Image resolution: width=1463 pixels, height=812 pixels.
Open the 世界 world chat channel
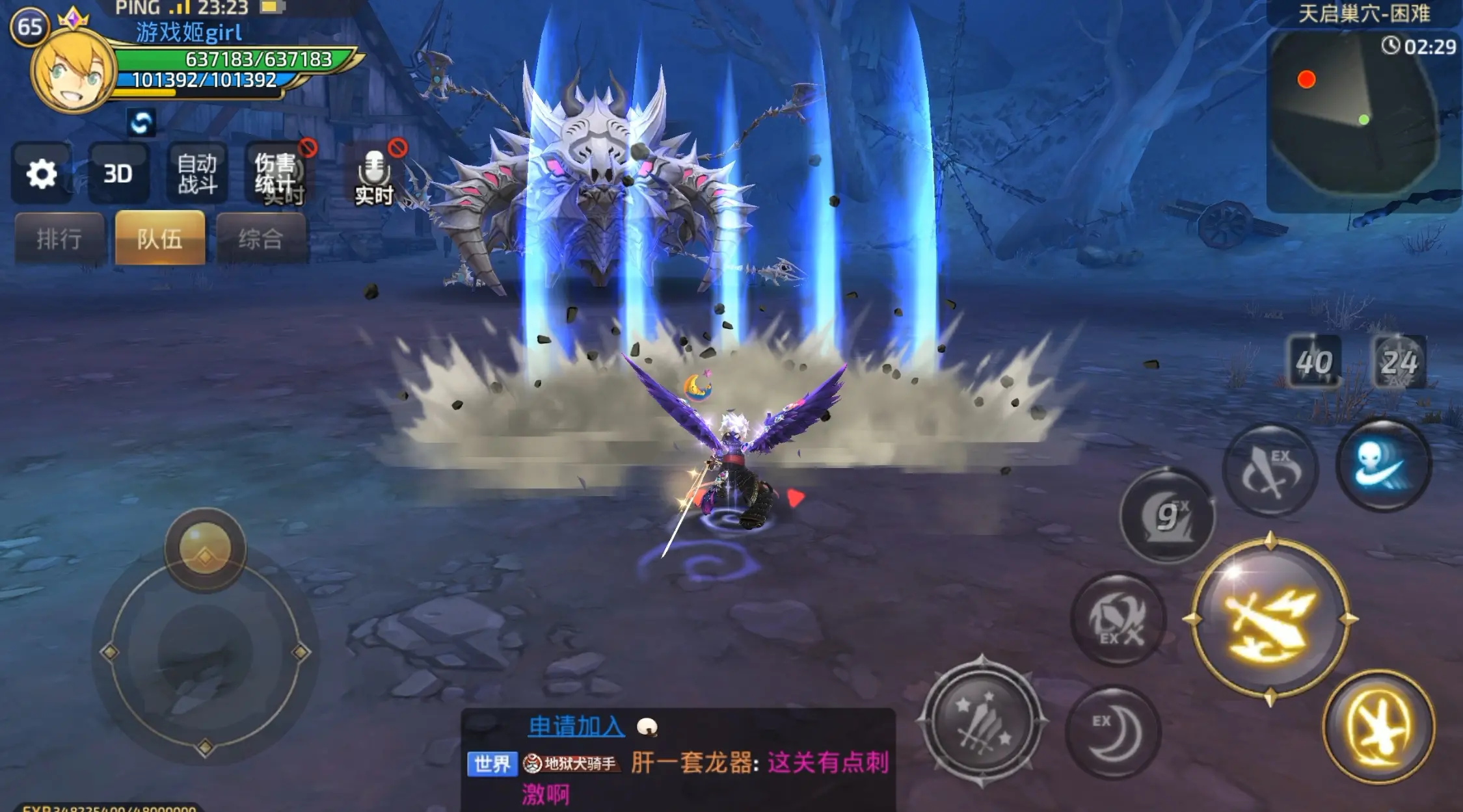(x=492, y=764)
